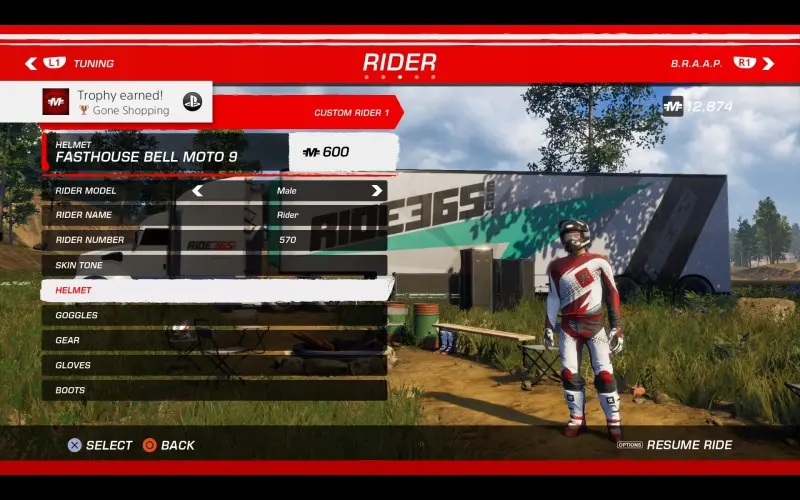The width and height of the screenshot is (800, 500).
Task: Click the Trophy earned notification
Action: [127, 102]
